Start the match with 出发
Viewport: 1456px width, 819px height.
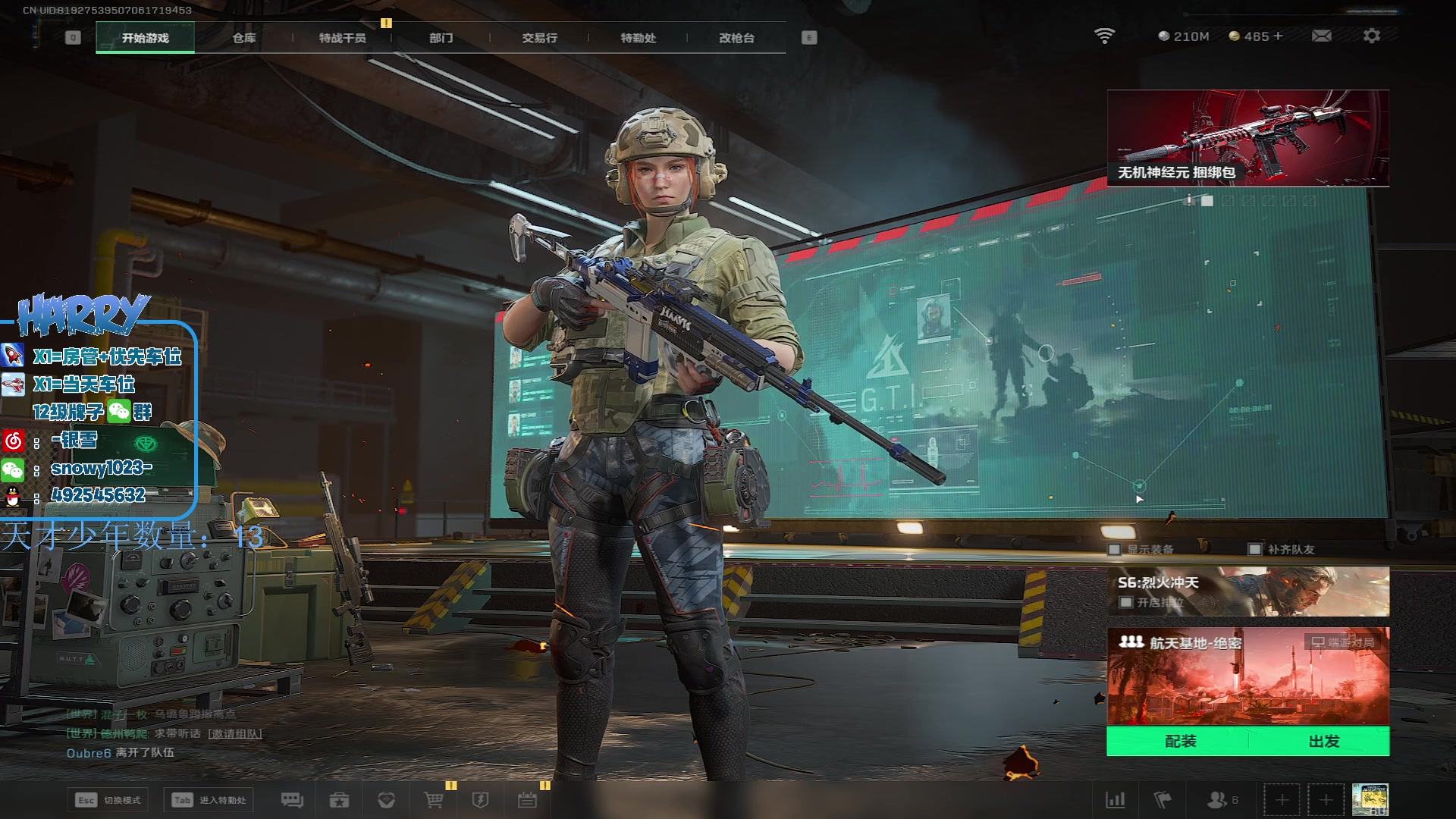[1323, 741]
